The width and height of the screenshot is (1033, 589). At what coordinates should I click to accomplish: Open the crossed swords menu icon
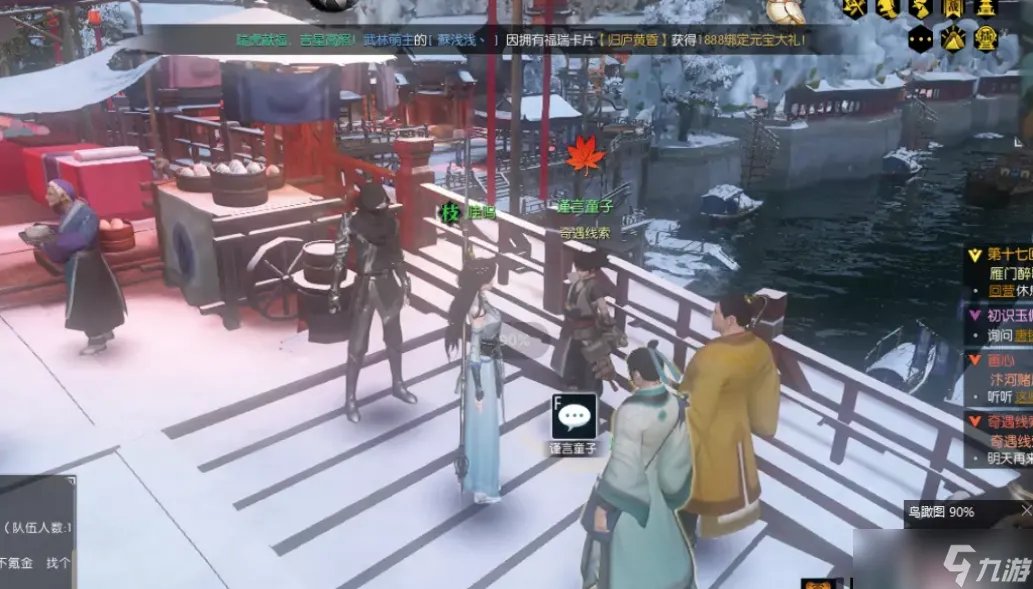(x=854, y=8)
